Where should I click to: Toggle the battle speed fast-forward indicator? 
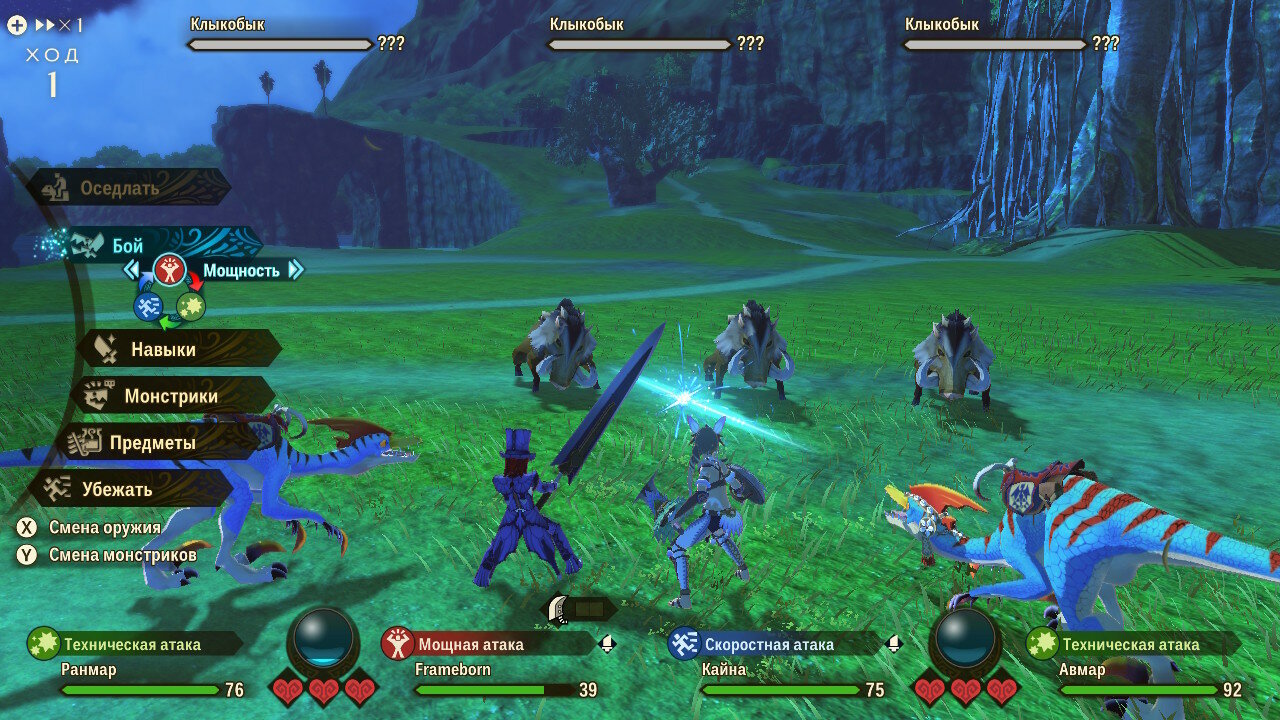[58, 25]
